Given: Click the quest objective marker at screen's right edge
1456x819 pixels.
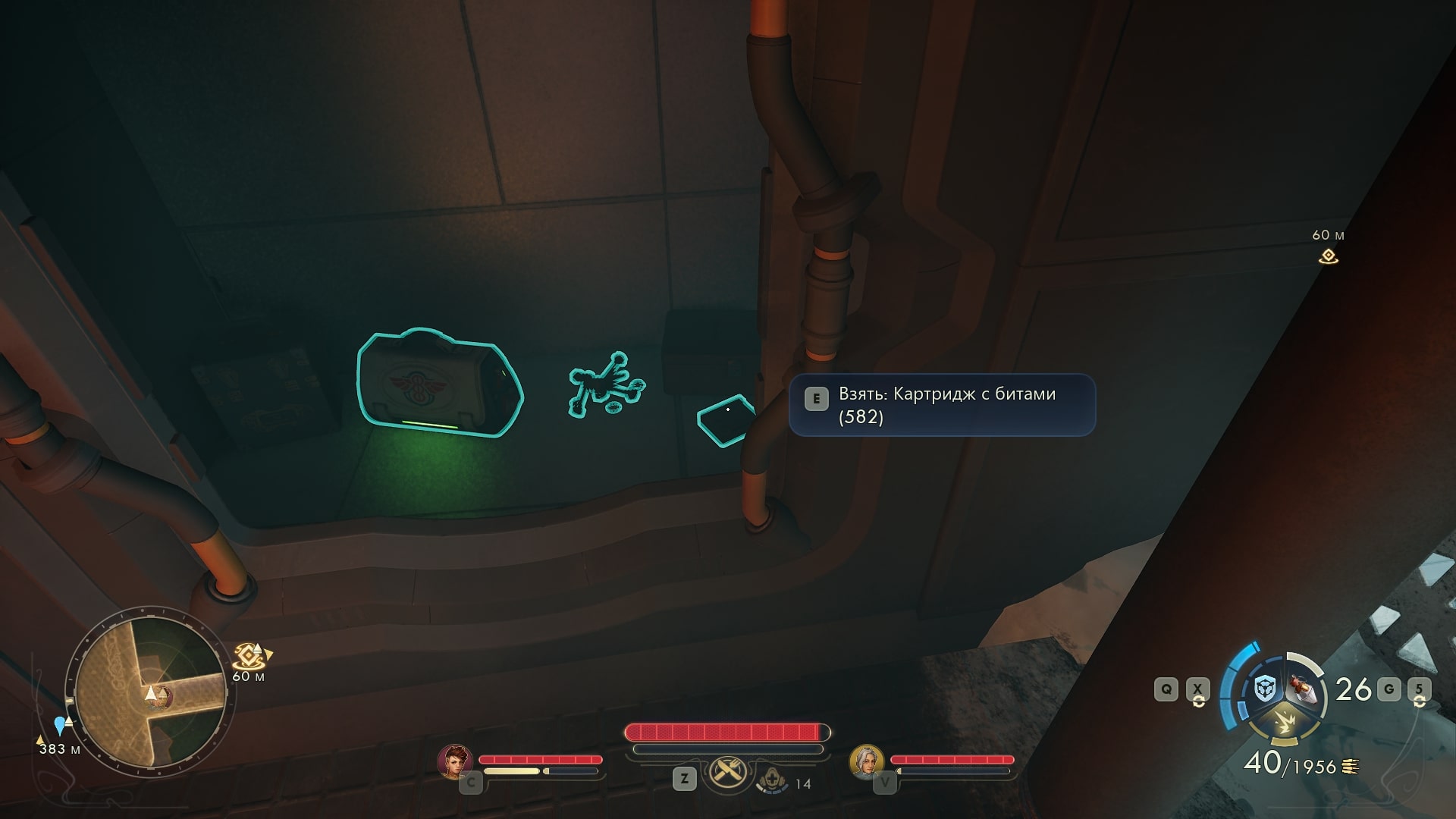Looking at the screenshot, I should (1328, 256).
